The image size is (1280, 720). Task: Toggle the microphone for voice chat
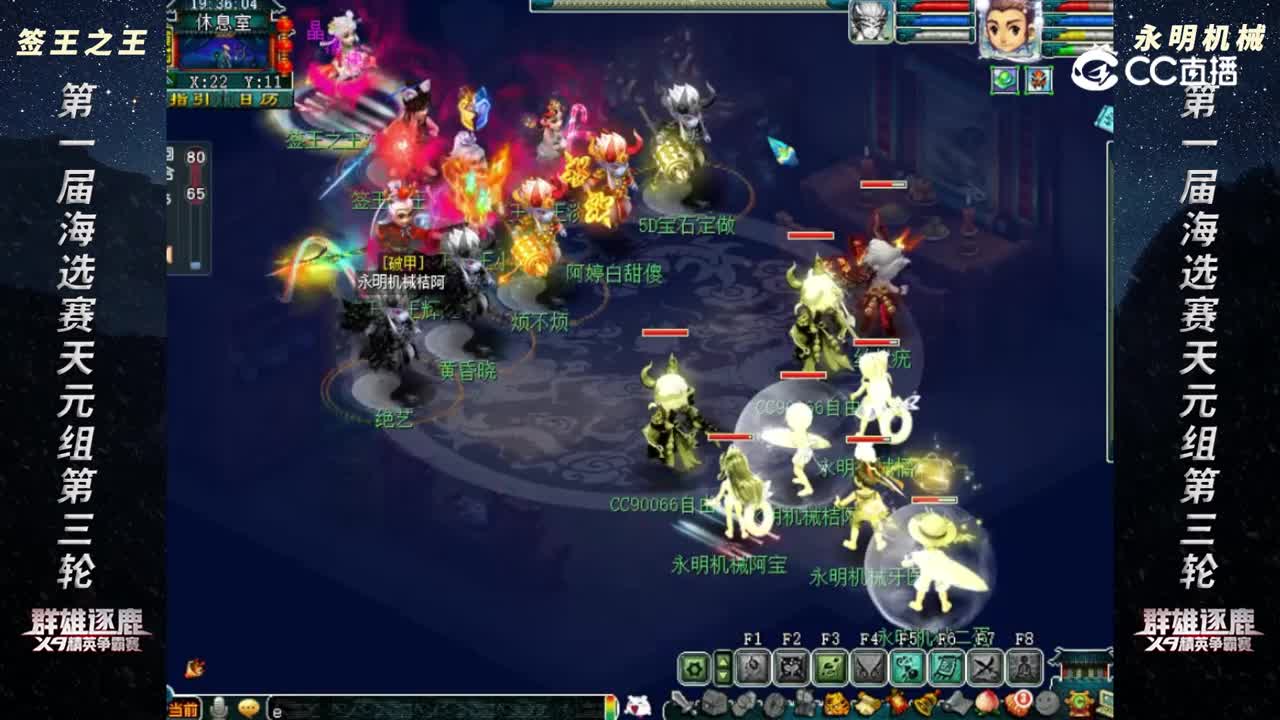pyautogui.click(x=219, y=707)
